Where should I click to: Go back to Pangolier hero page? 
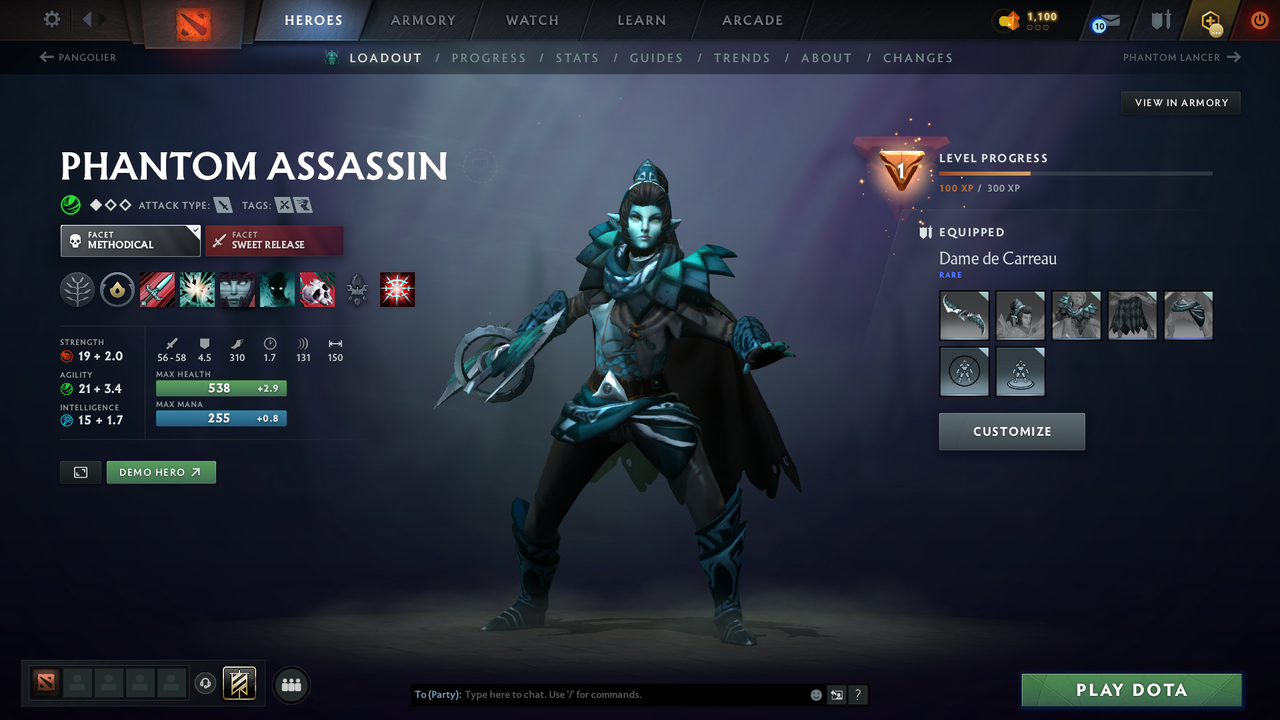coord(76,57)
